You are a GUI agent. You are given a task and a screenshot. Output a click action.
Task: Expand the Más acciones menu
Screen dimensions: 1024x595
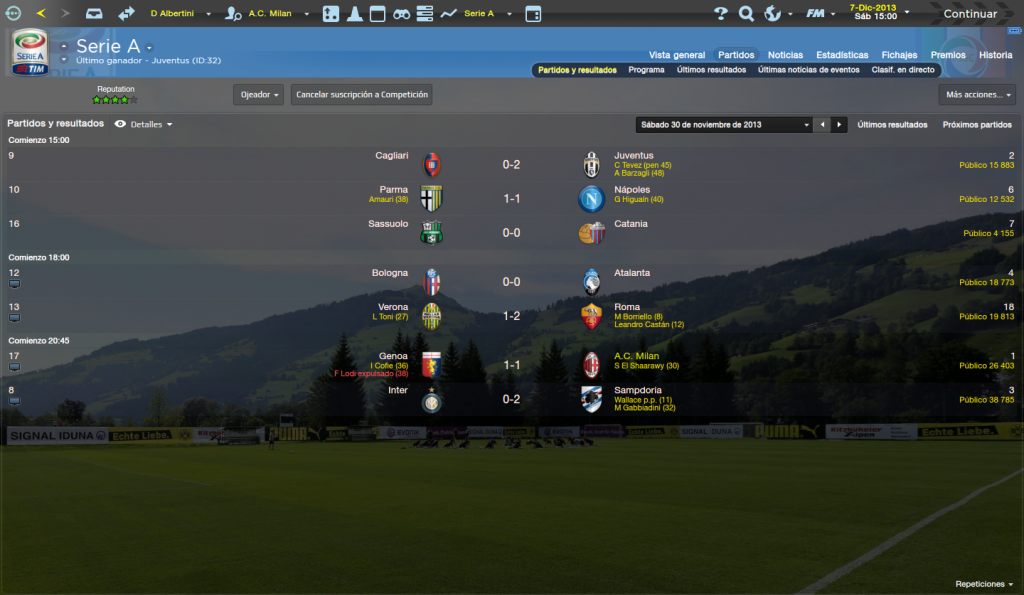(x=977, y=95)
